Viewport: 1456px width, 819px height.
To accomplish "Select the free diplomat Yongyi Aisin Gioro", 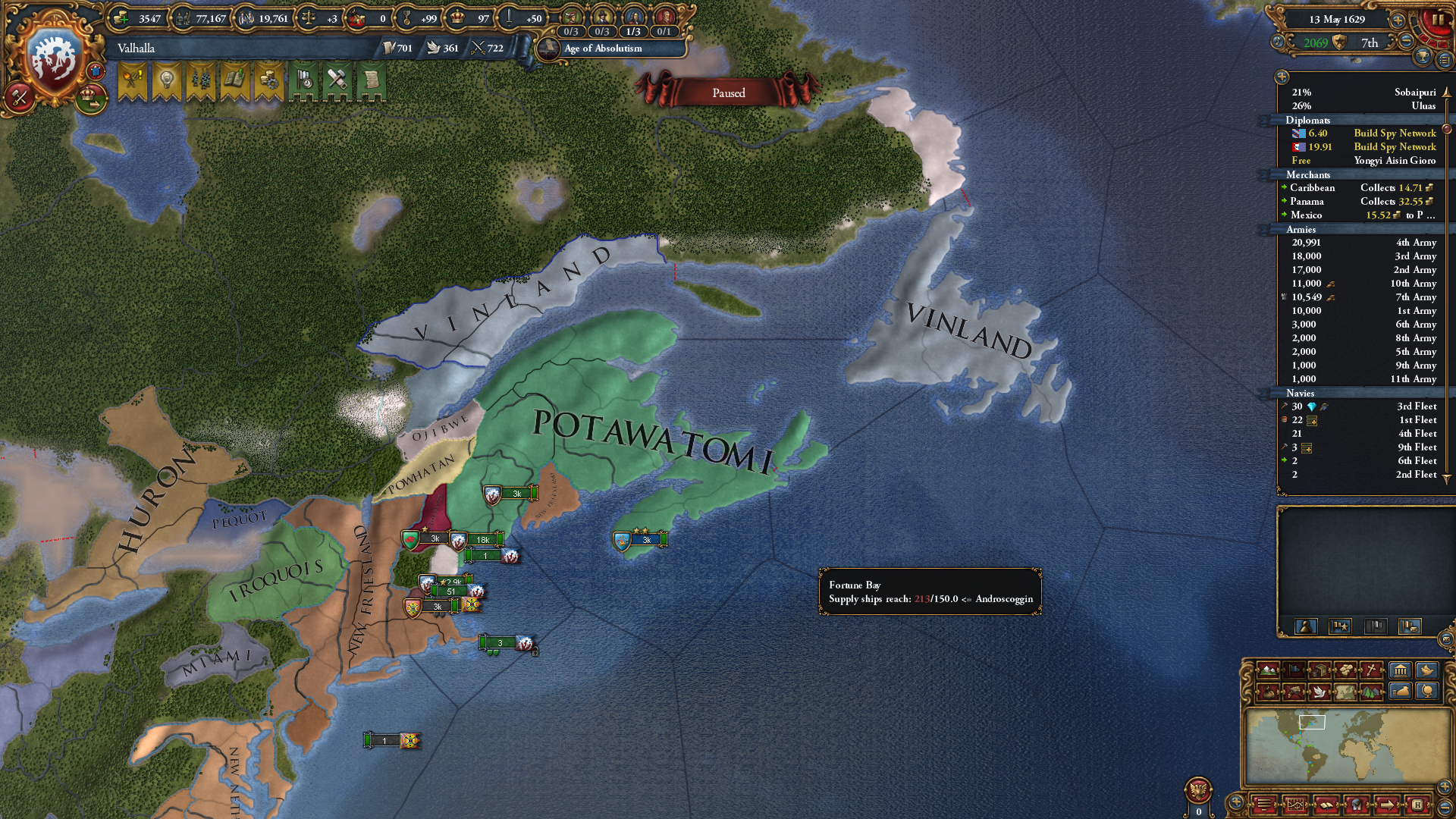I will coord(1363,161).
